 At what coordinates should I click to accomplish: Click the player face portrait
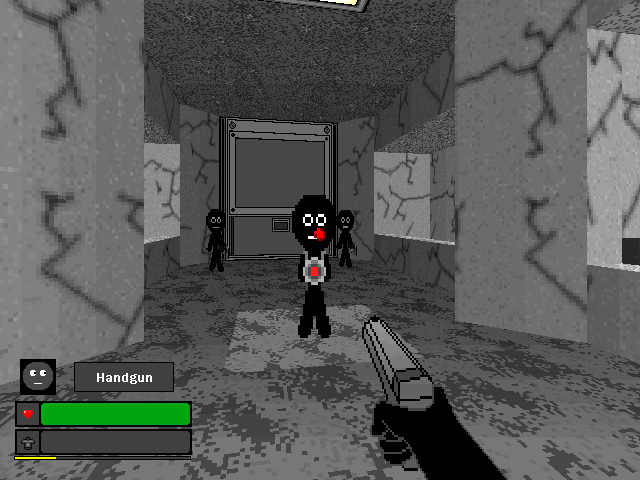(x=38, y=376)
